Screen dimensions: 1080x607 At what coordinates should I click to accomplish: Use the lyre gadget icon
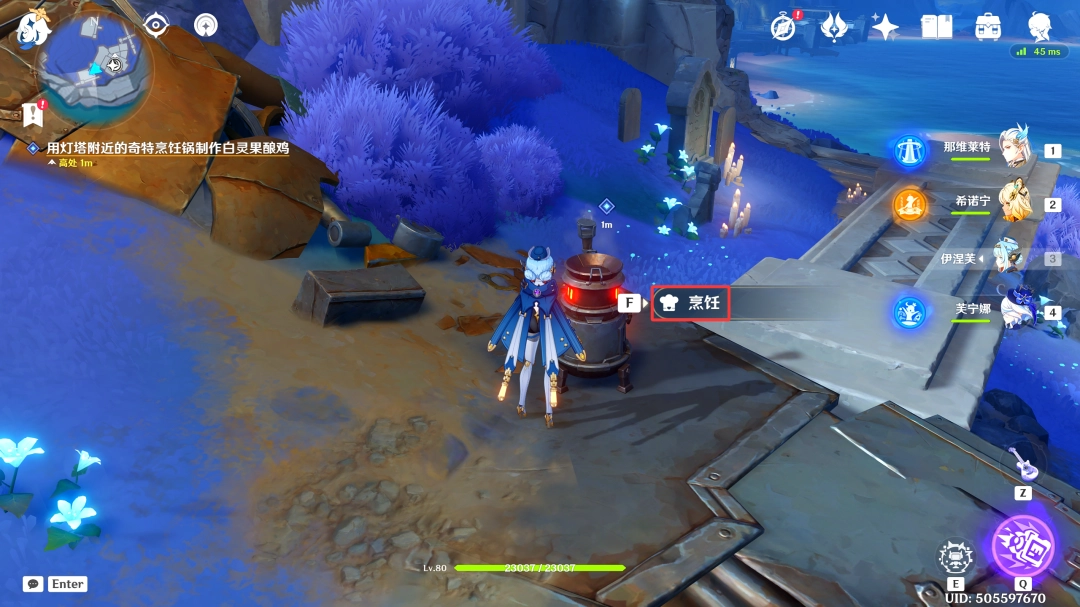(1023, 463)
